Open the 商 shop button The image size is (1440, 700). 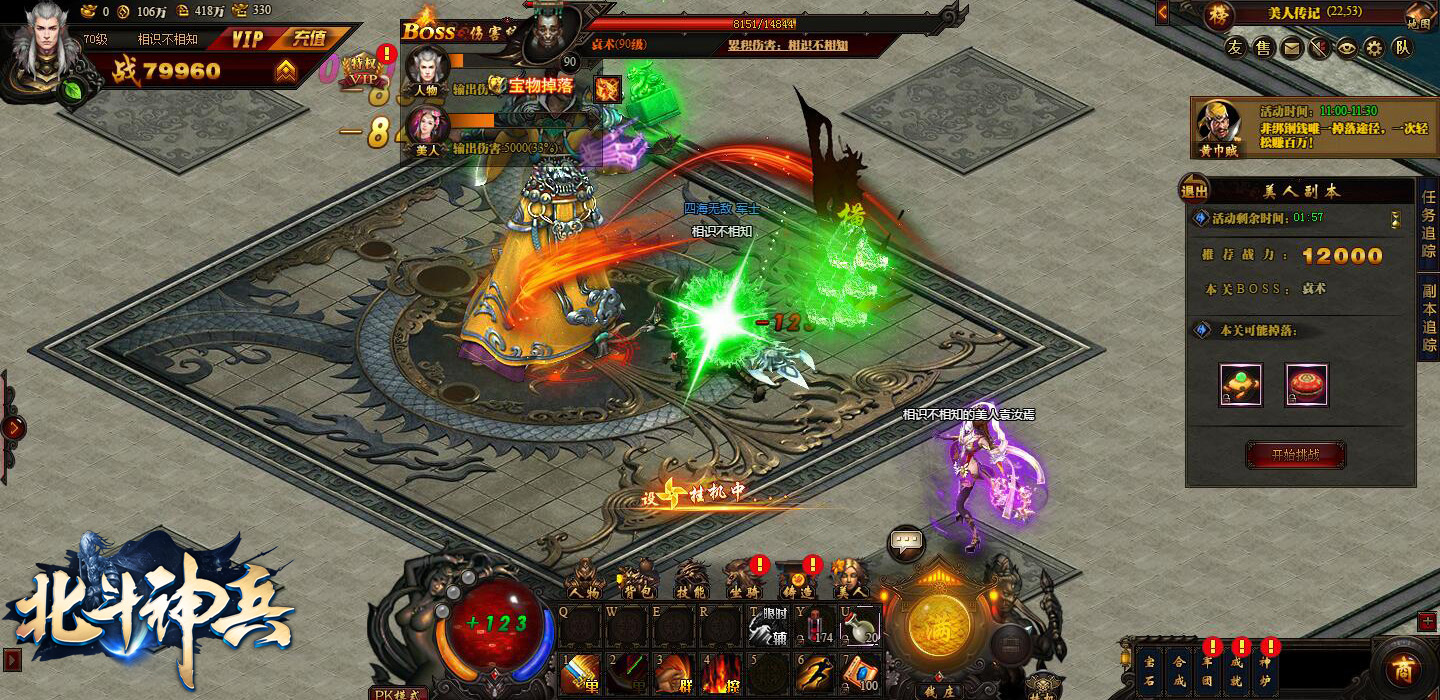[1405, 669]
